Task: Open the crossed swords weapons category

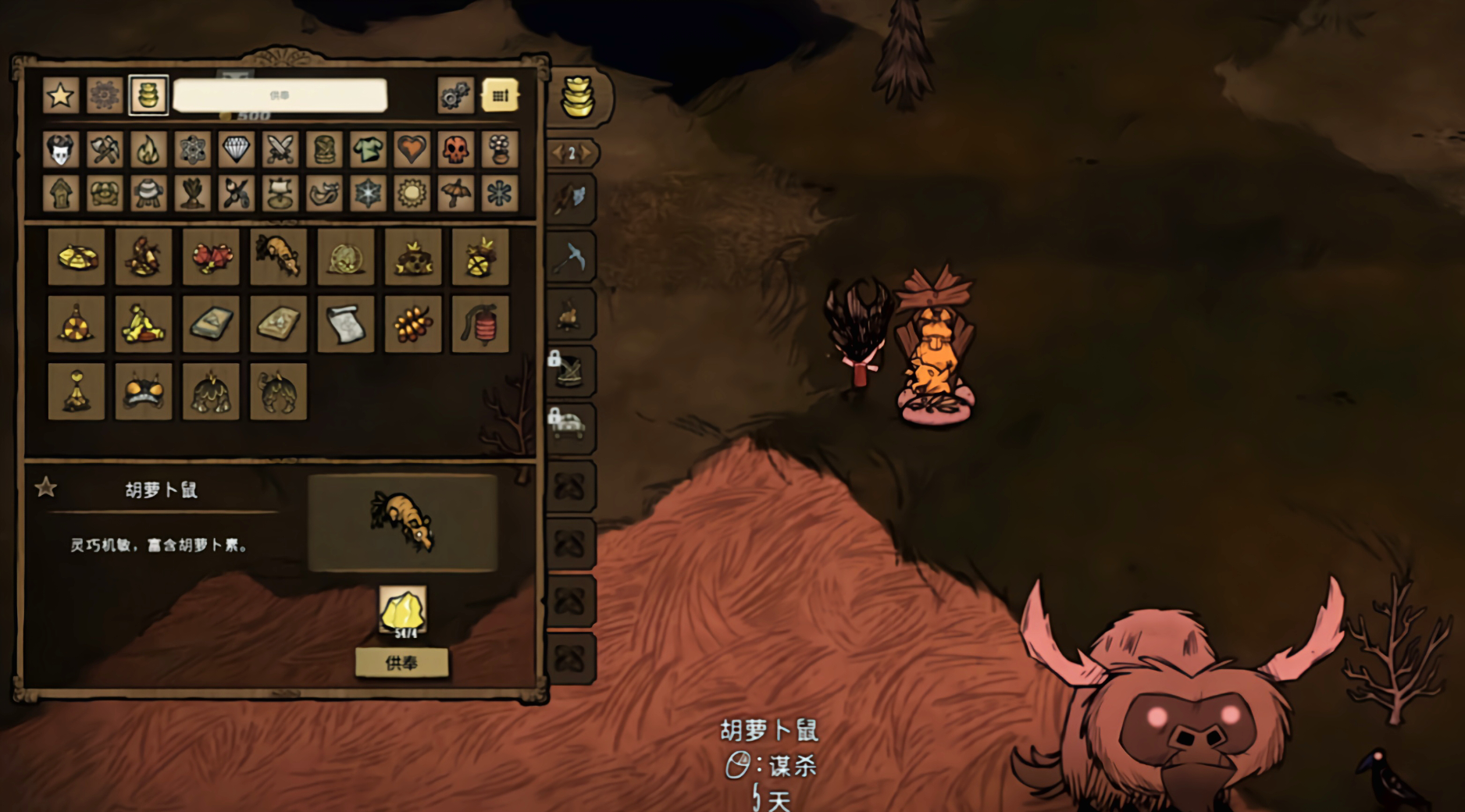Action: [280, 149]
